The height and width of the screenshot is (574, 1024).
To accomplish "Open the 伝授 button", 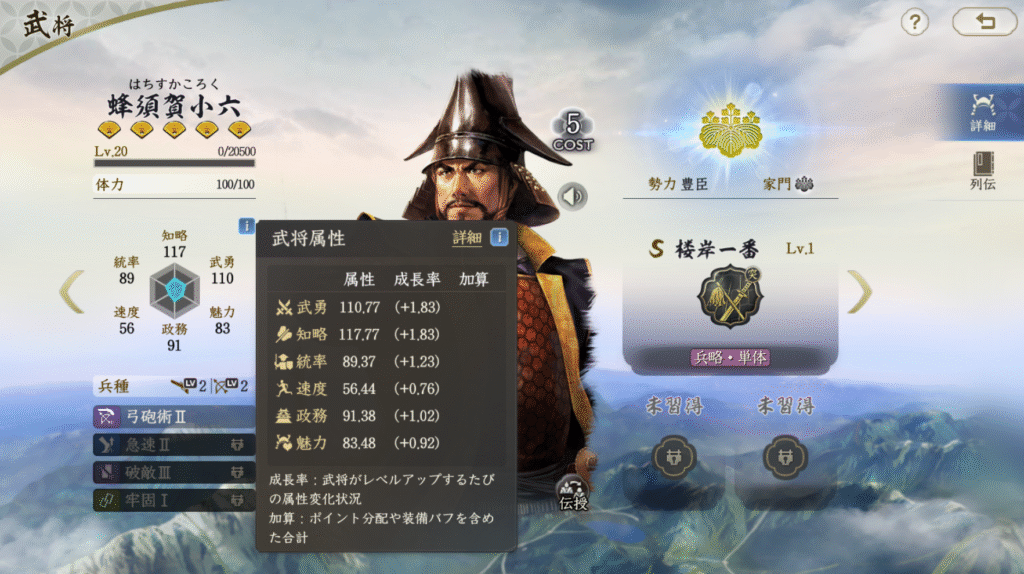I will click(574, 494).
